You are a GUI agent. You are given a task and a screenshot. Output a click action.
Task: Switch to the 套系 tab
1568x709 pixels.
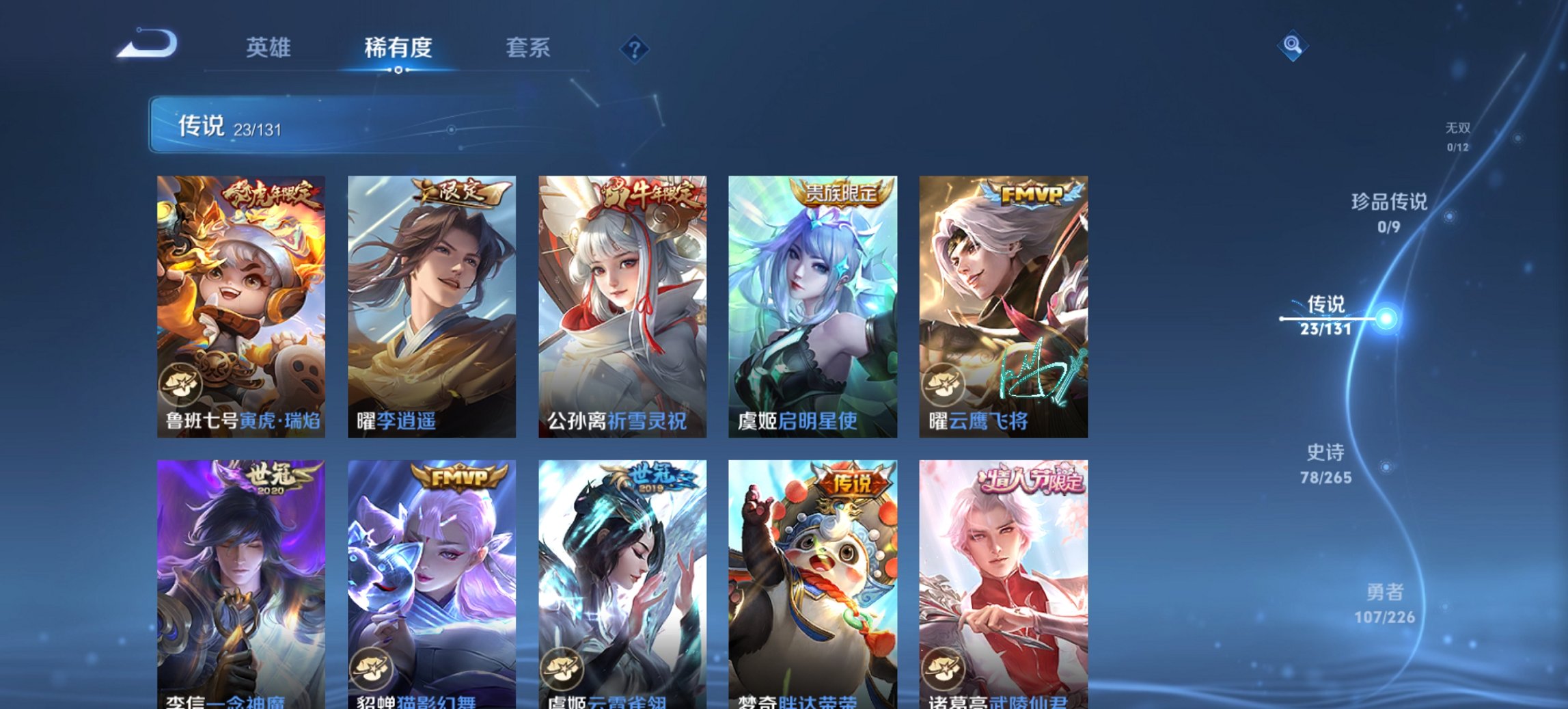tap(529, 48)
